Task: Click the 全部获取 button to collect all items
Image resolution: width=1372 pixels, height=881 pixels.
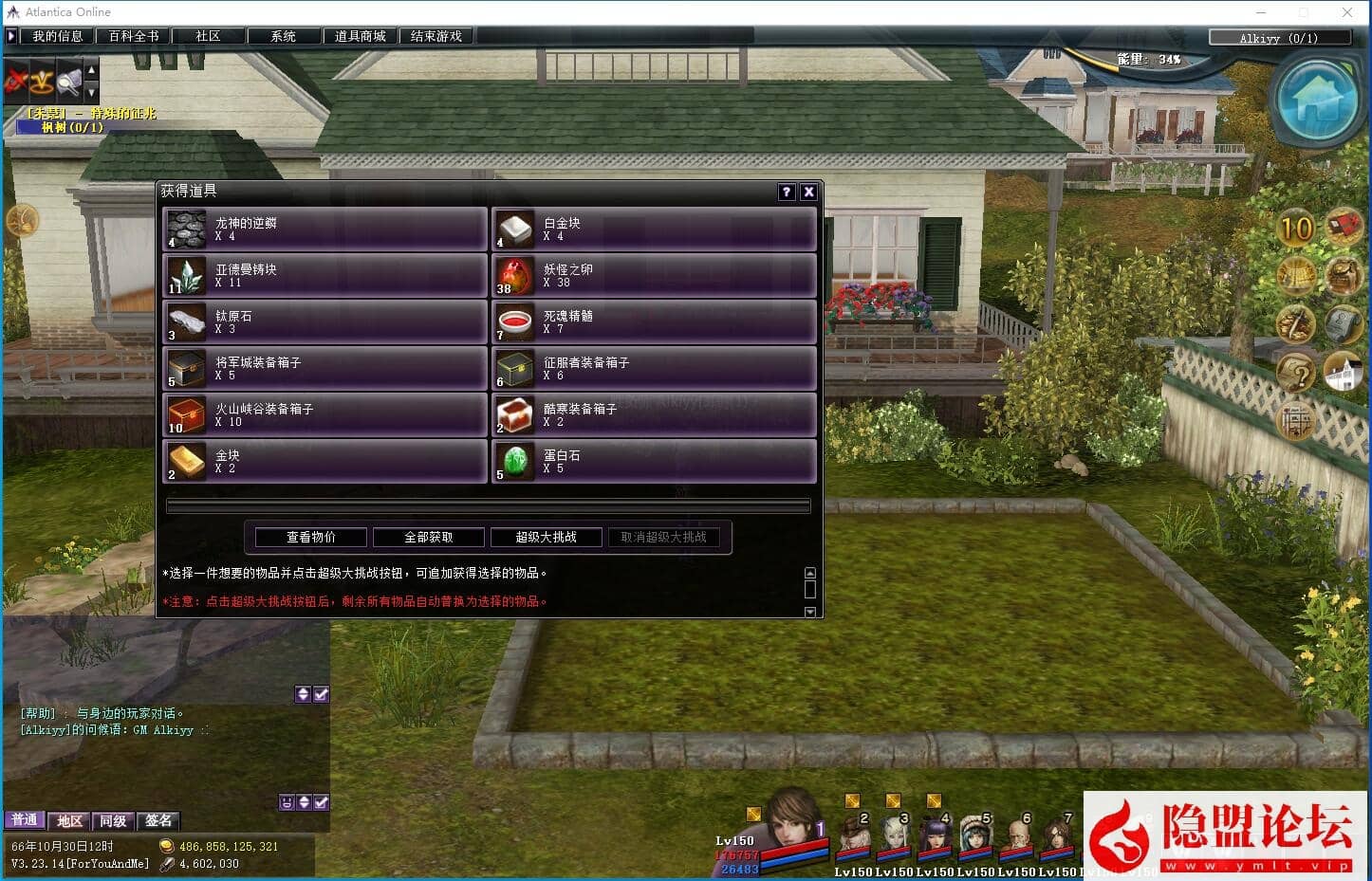Action: pos(428,537)
